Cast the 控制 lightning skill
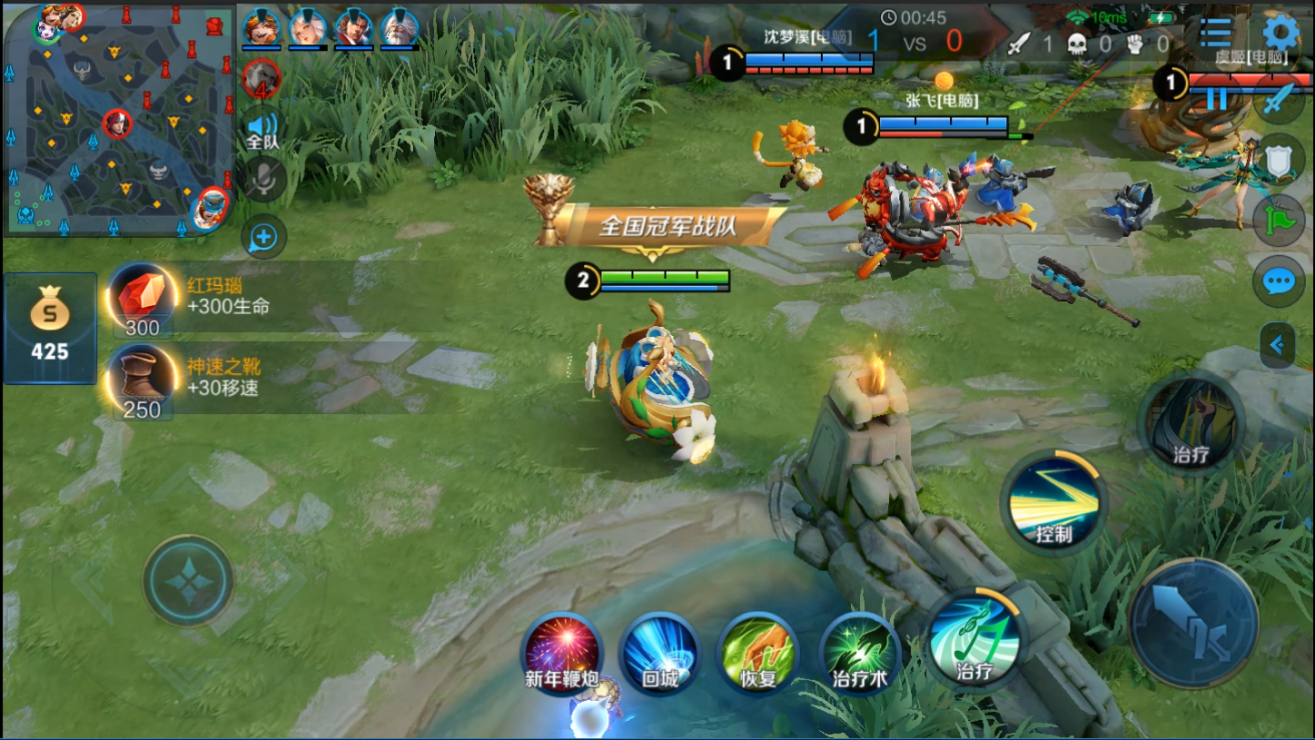The image size is (1315, 740). point(1053,501)
